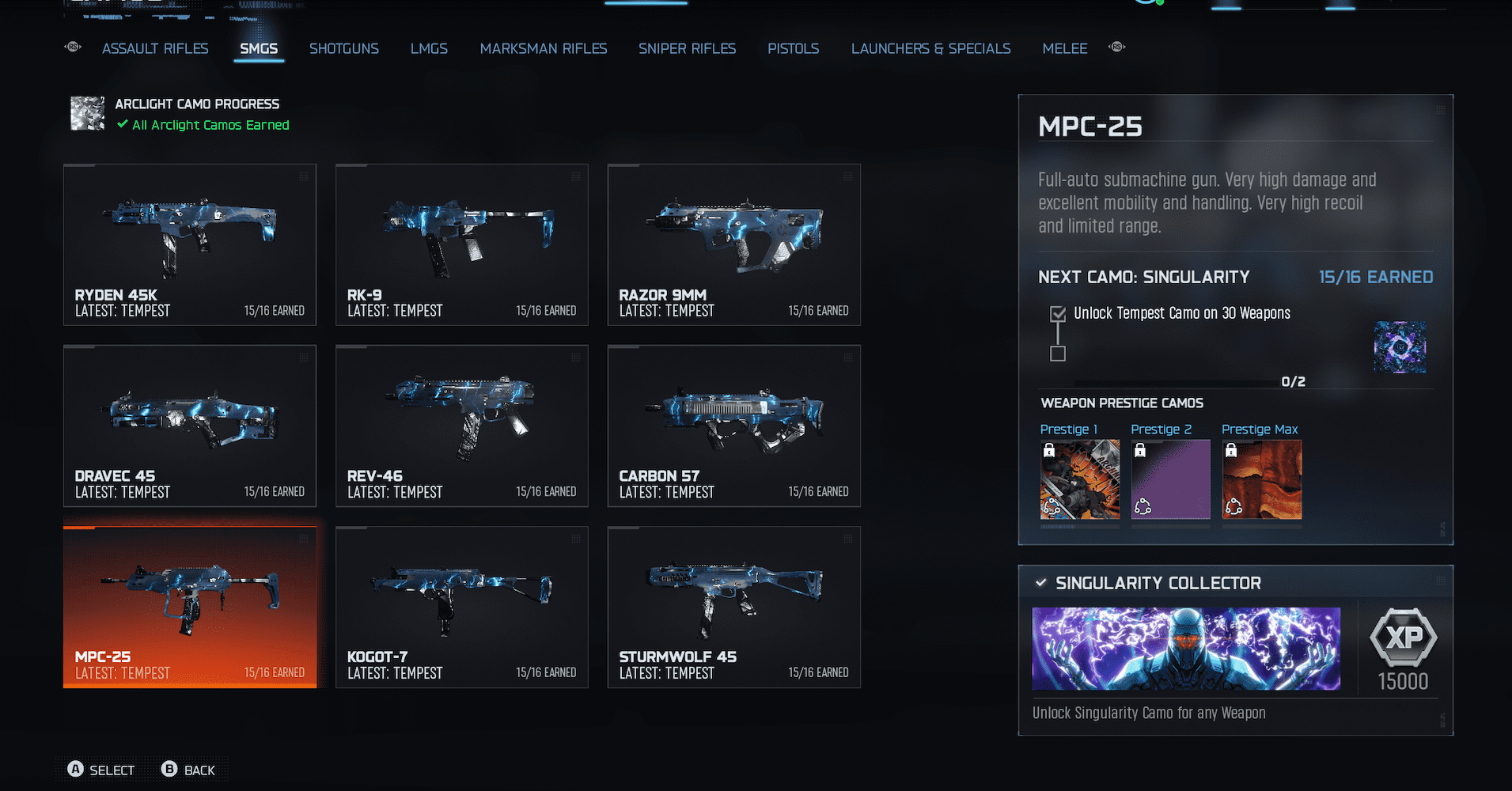Toggle the Unlock Tempest Camo challenge checkbox
Viewport: 1512px width, 791px height.
point(1058,313)
